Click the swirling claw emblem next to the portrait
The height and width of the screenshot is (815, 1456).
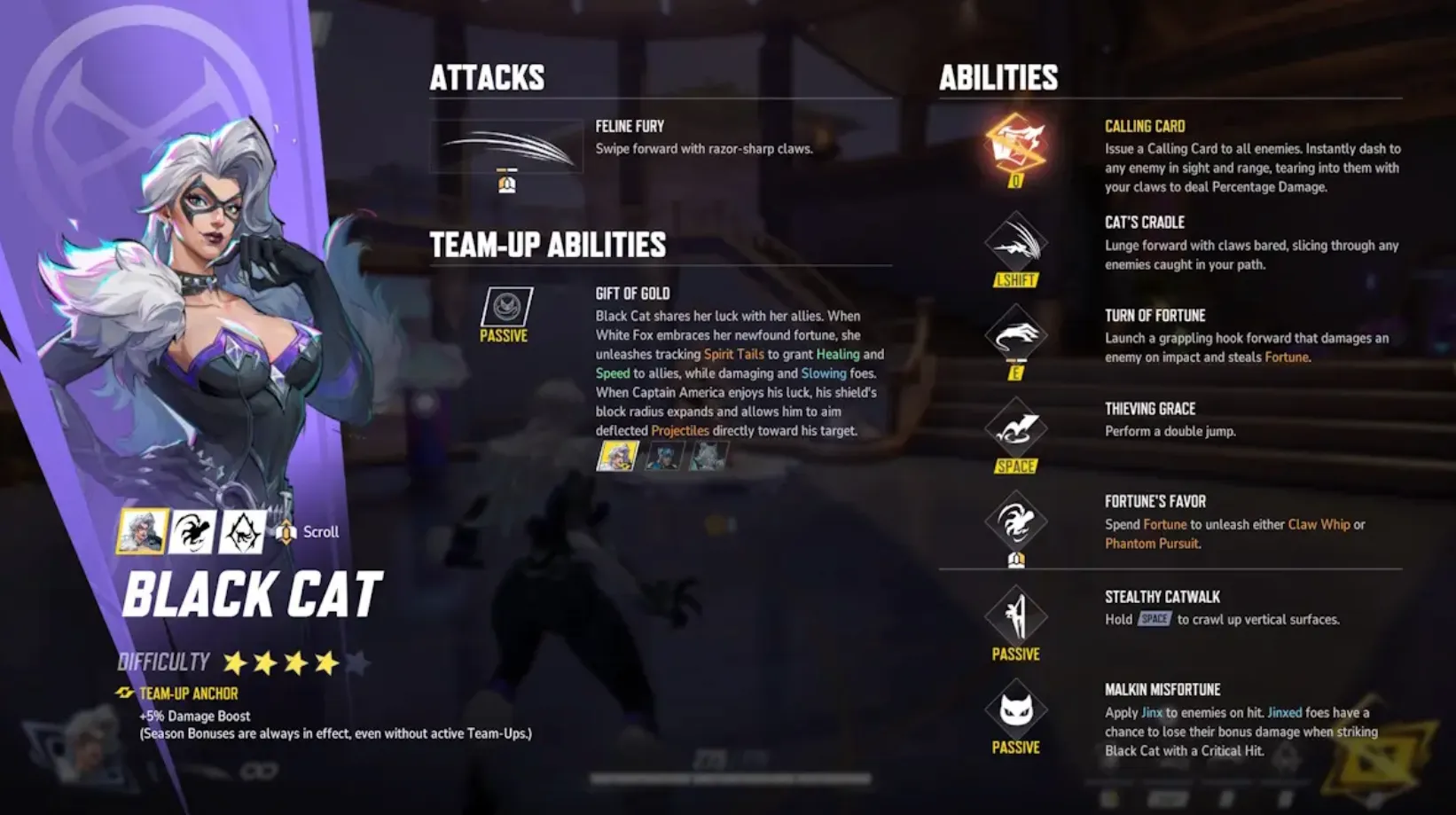click(192, 530)
